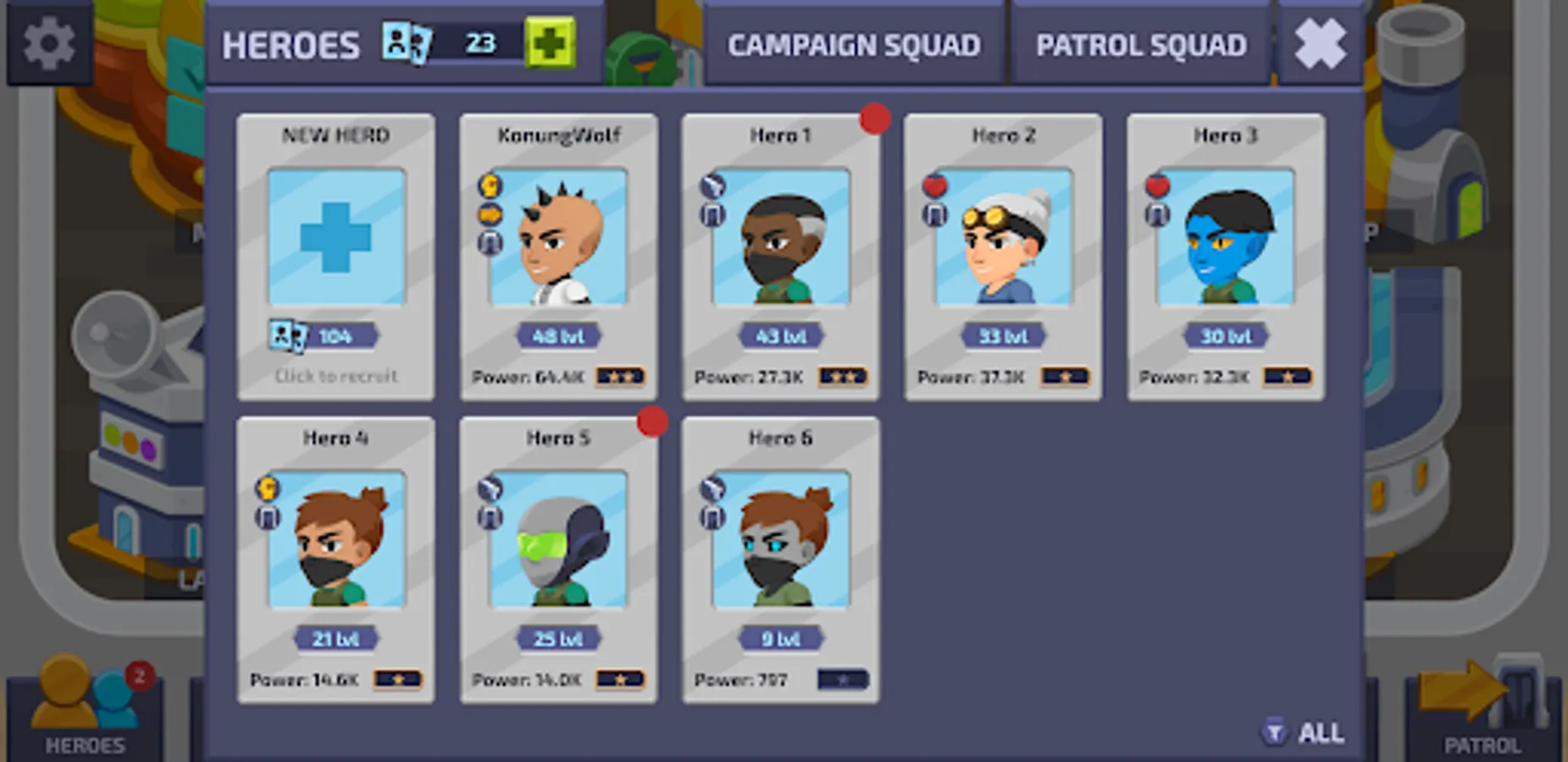Image resolution: width=1568 pixels, height=762 pixels.
Task: Select the equipment icon on Hero 5's card
Action: pyautogui.click(x=490, y=518)
